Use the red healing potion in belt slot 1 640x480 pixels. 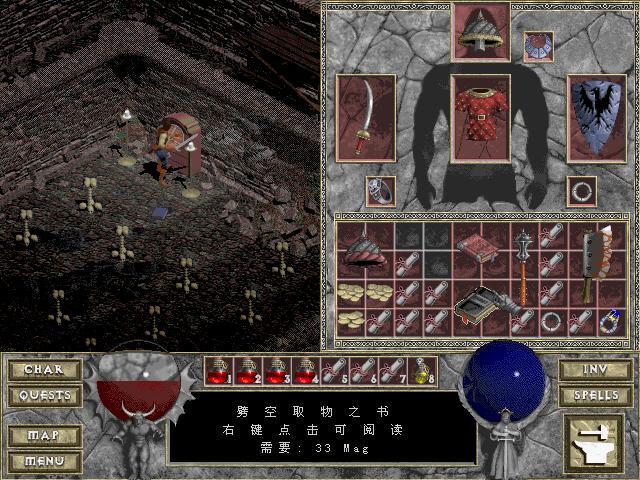[218, 372]
